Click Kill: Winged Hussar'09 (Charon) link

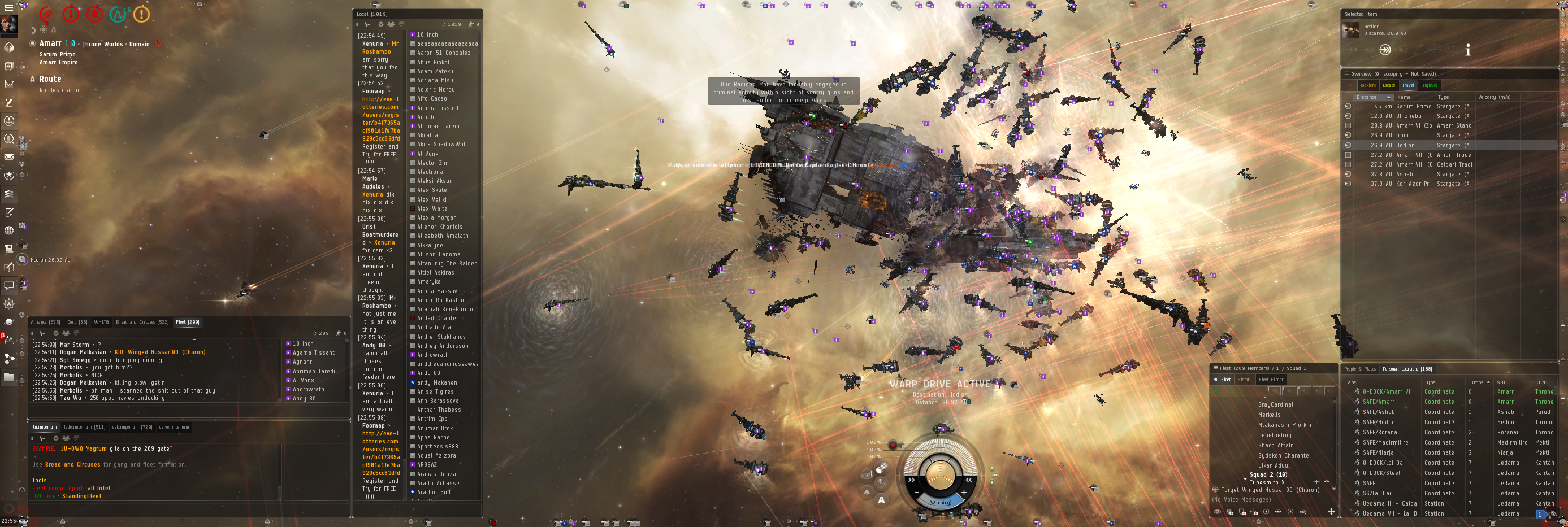click(160, 352)
